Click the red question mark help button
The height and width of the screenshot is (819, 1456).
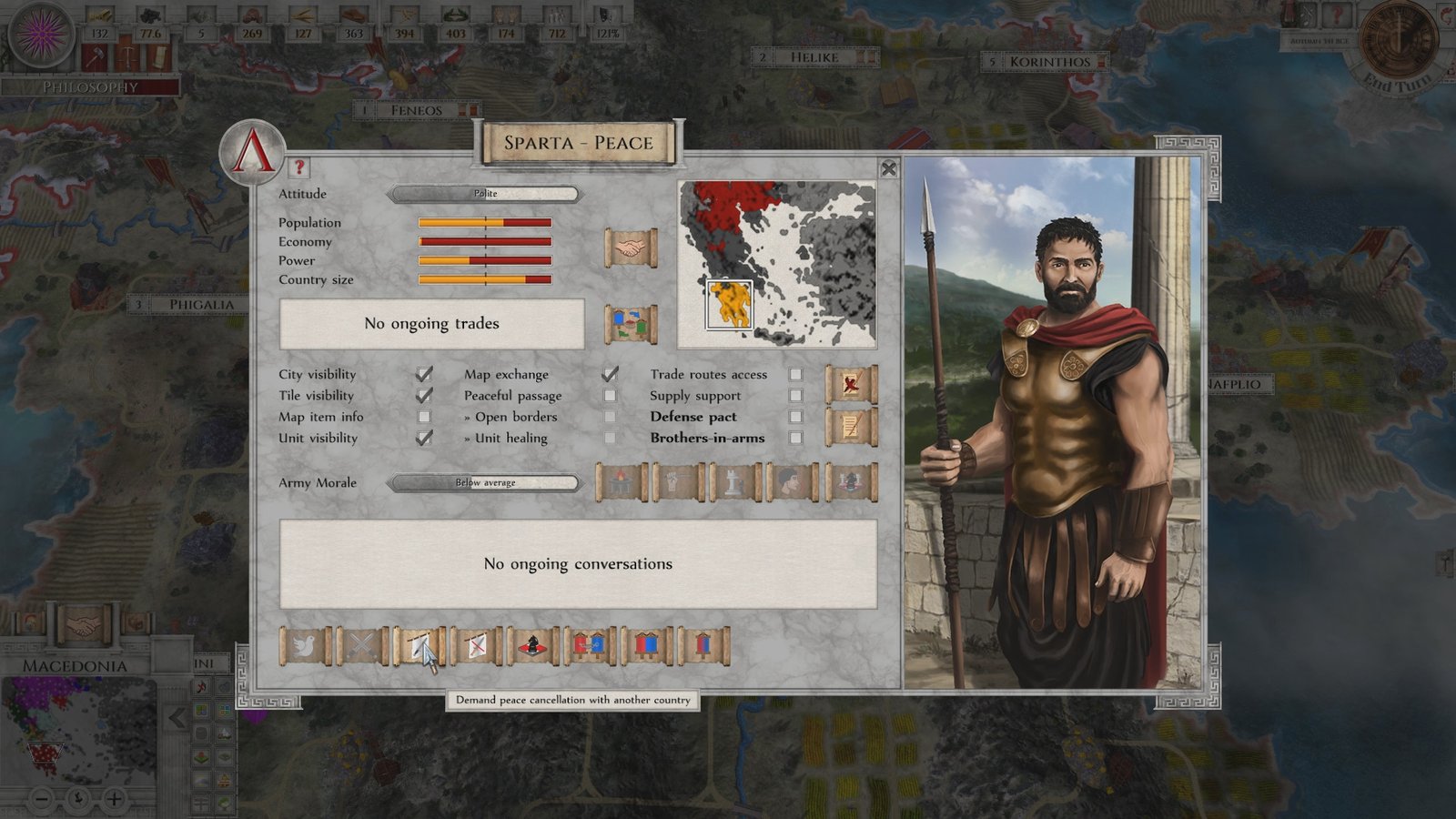click(299, 168)
